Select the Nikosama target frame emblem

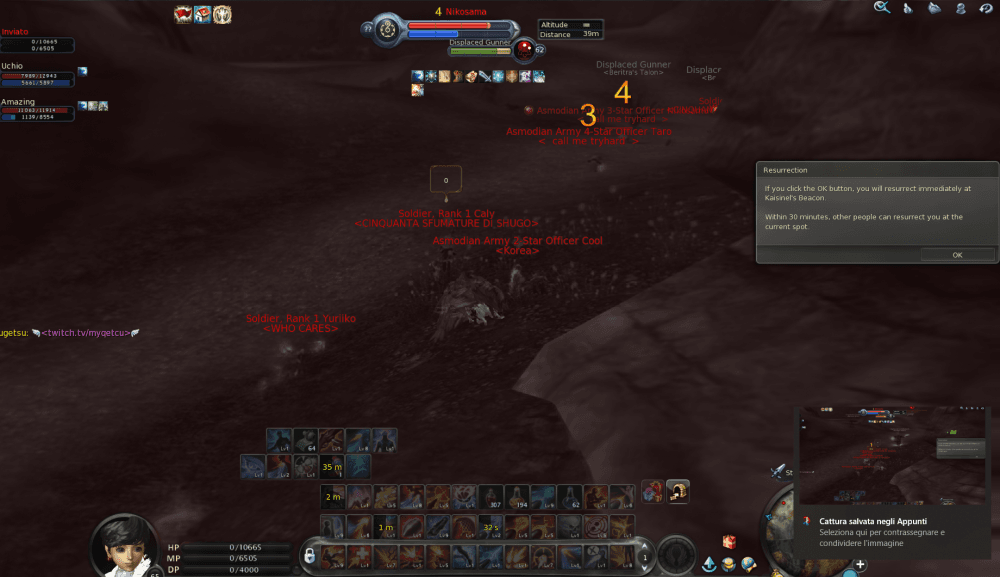pos(388,28)
